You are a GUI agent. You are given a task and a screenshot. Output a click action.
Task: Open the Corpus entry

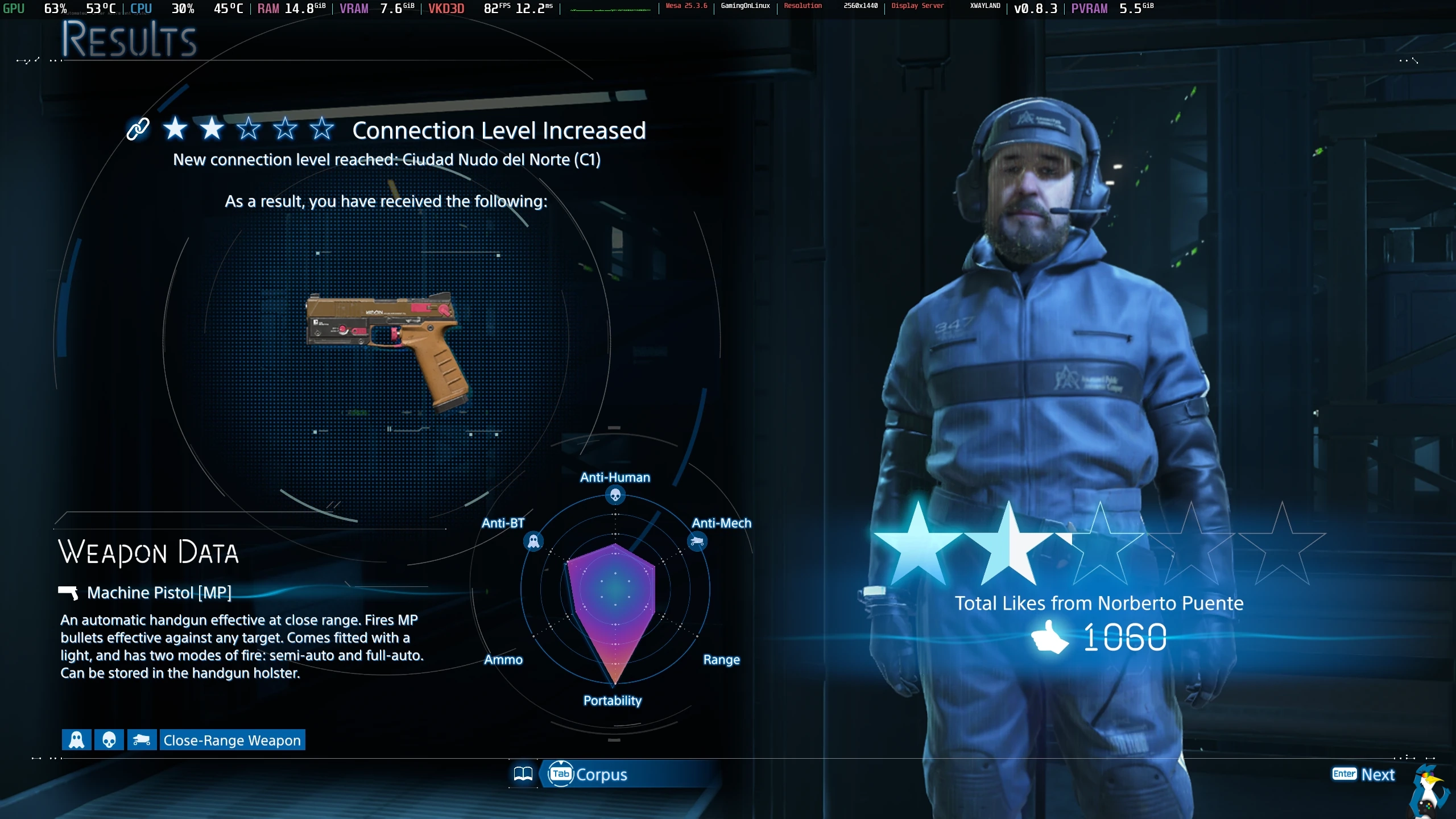(589, 774)
